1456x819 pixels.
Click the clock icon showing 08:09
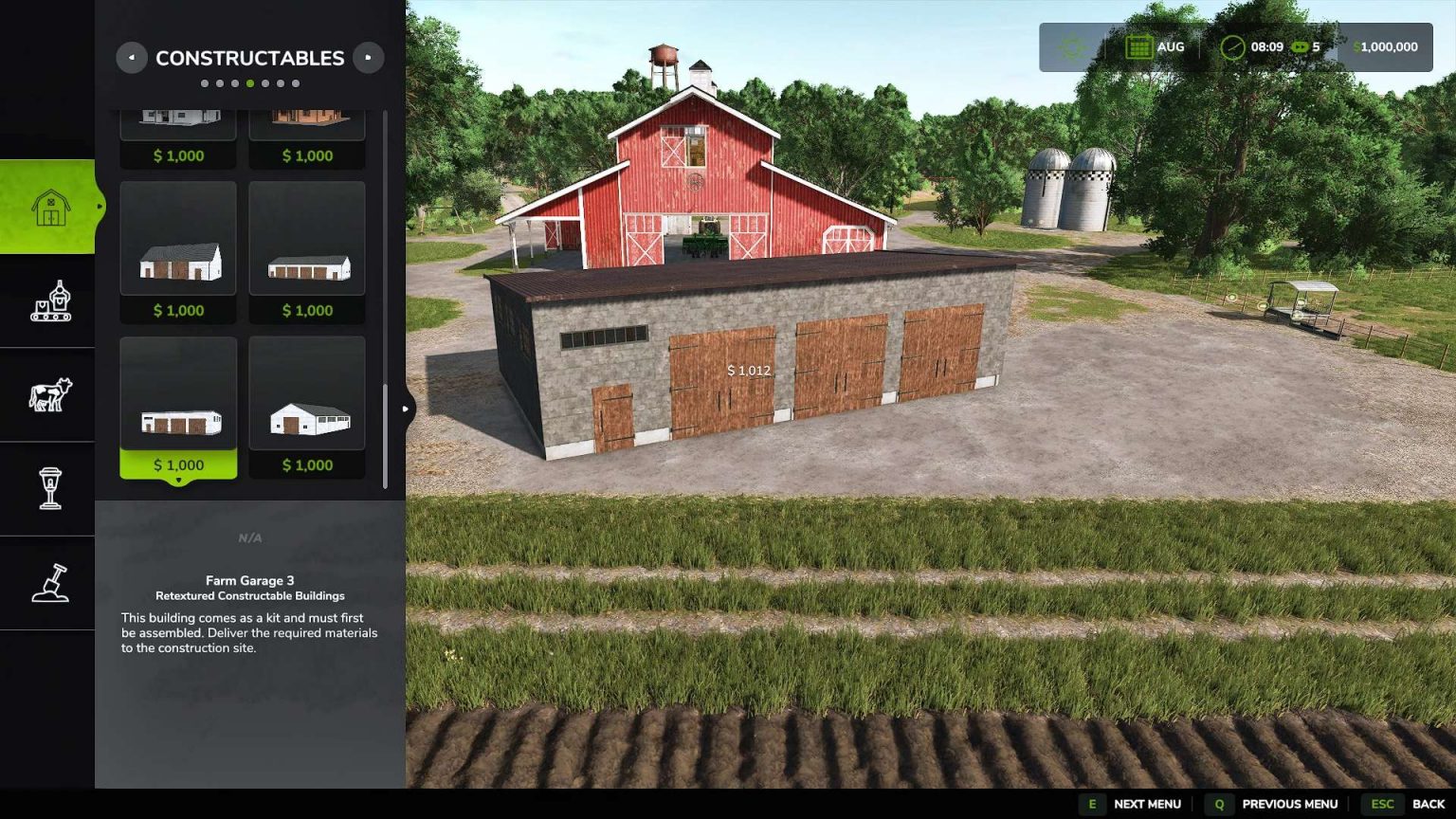(x=1233, y=46)
